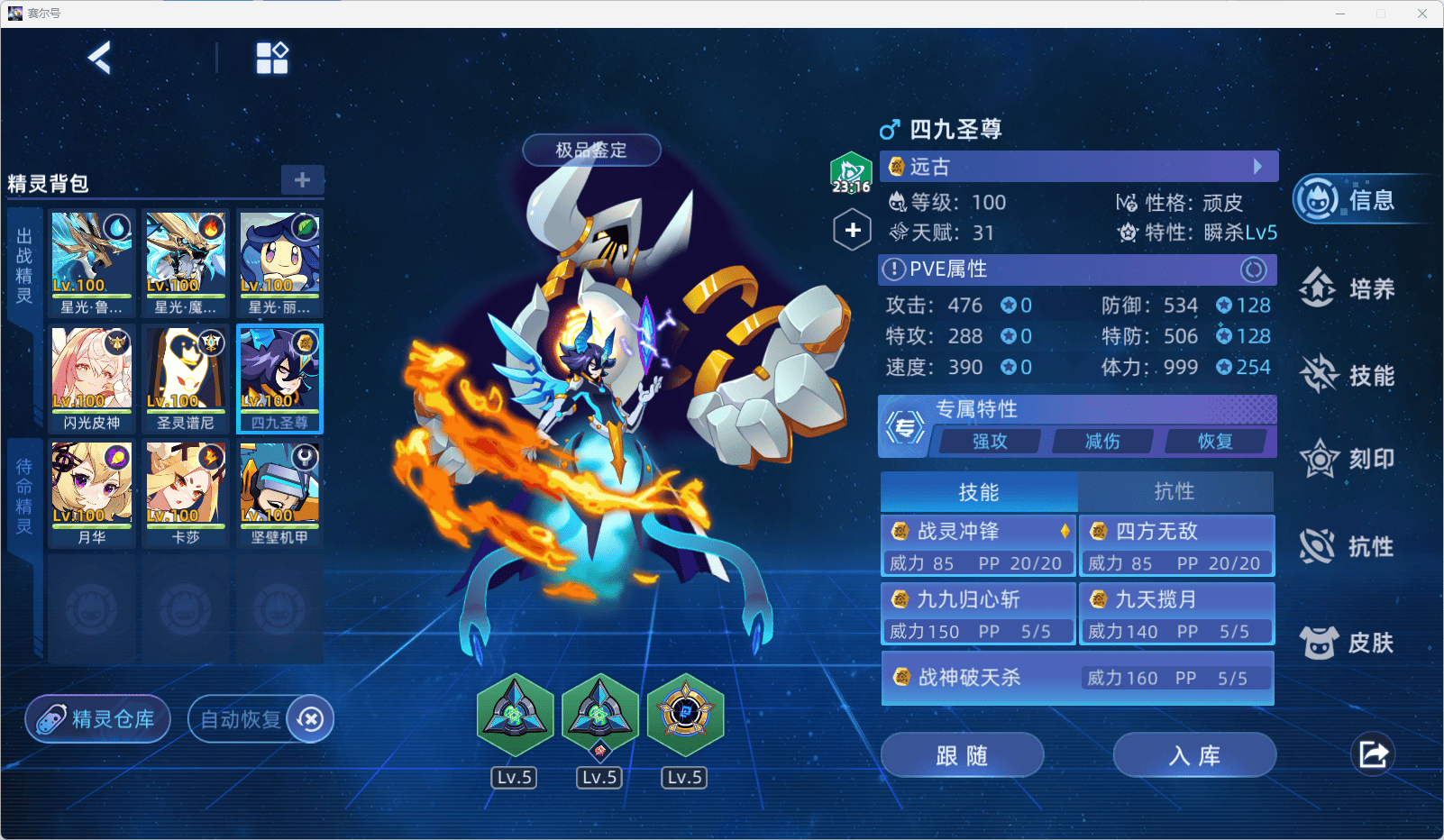Select the 战神破天杀 skill

[1077, 678]
